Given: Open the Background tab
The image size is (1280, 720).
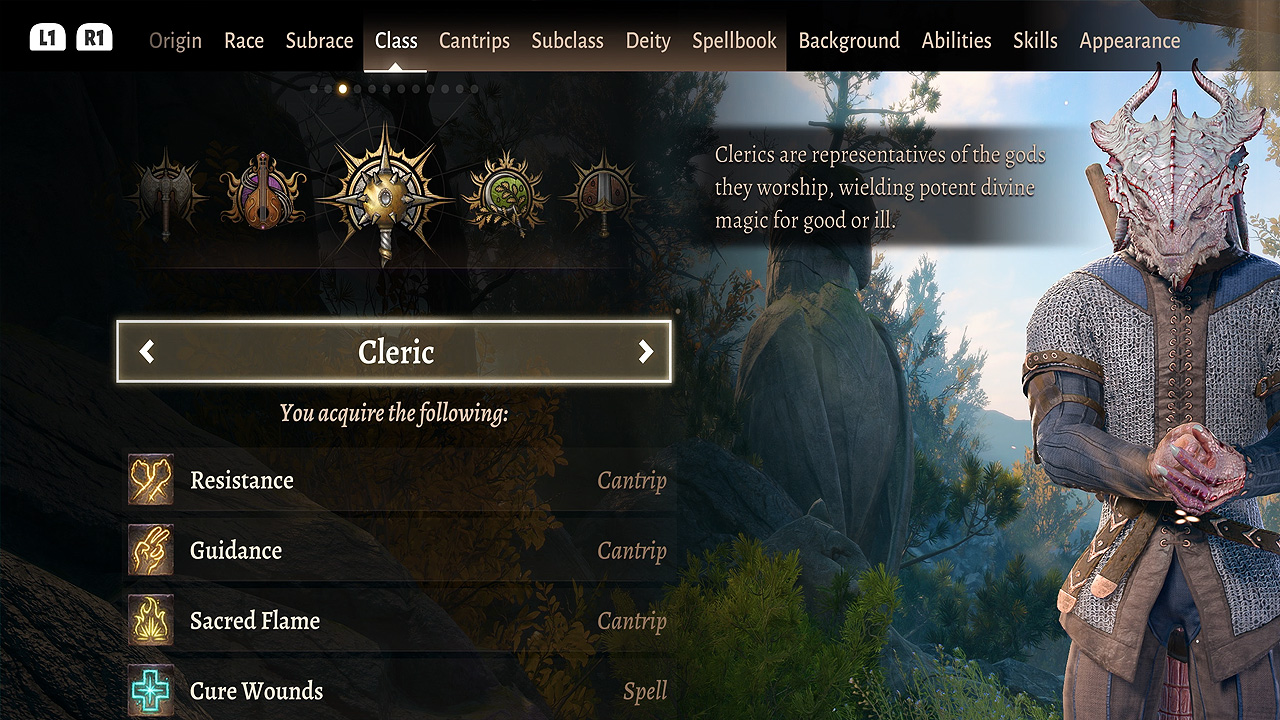Looking at the screenshot, I should point(849,41).
